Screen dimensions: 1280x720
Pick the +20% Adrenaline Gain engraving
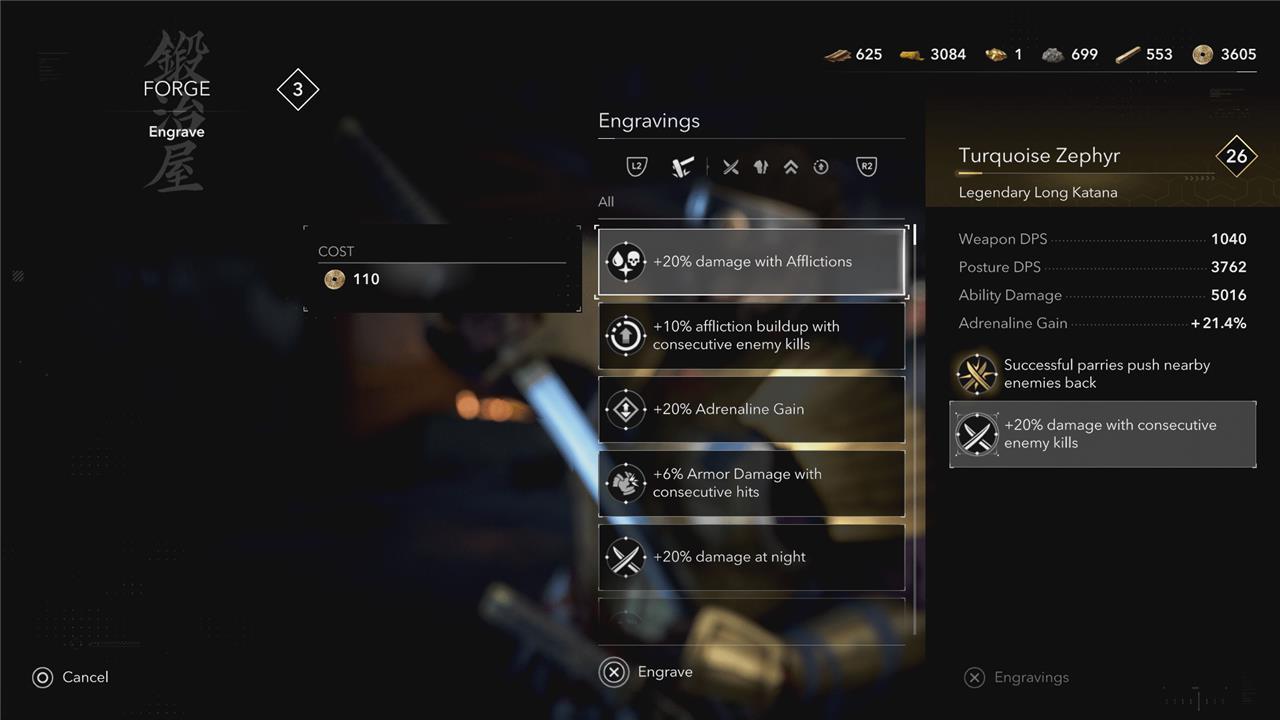(x=751, y=409)
